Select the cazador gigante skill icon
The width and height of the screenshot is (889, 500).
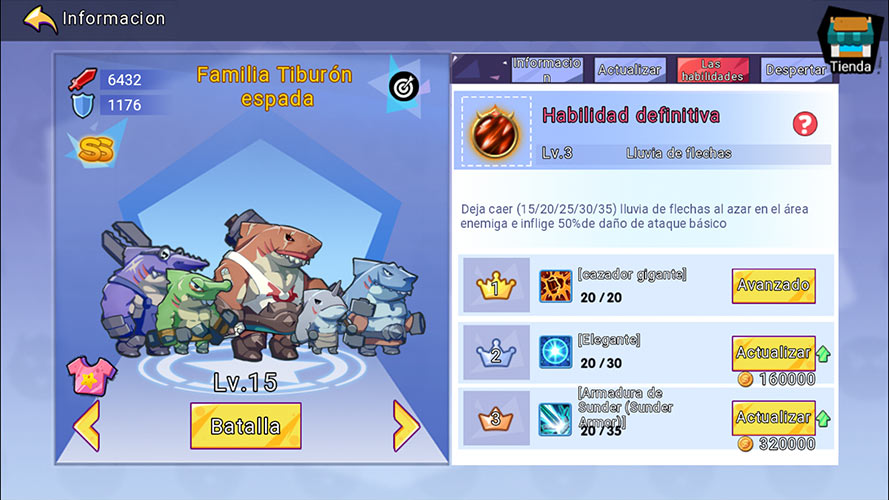[x=555, y=286]
